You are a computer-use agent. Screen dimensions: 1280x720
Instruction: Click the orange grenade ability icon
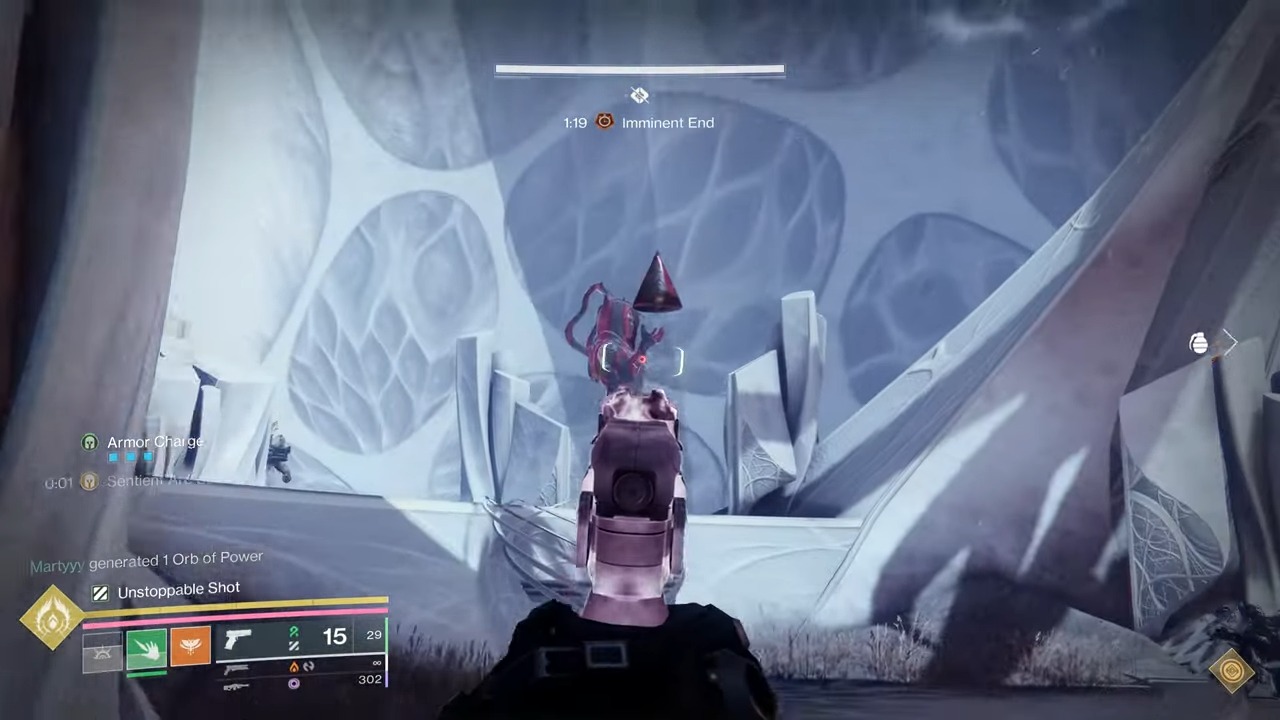(190, 645)
